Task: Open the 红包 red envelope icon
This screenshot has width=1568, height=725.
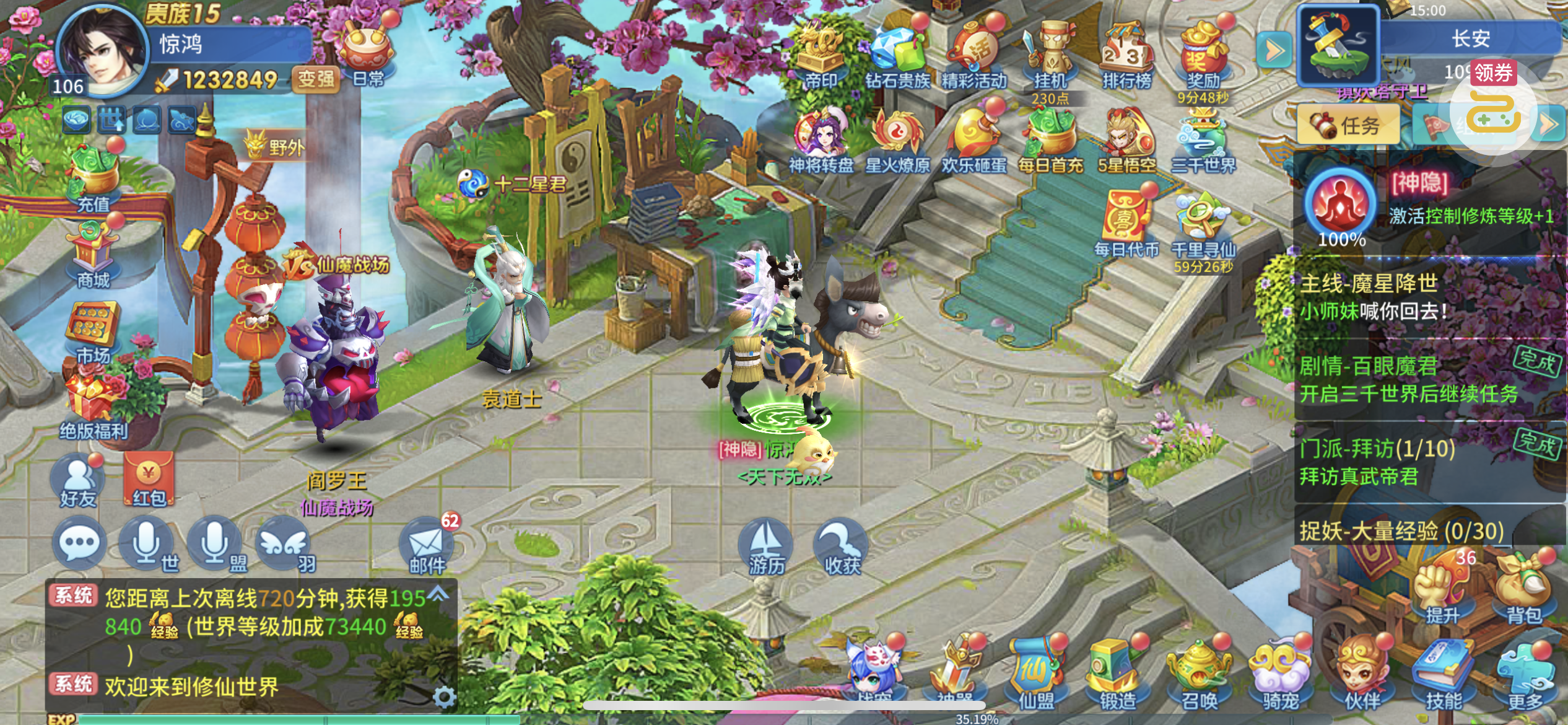Action: pos(149,481)
